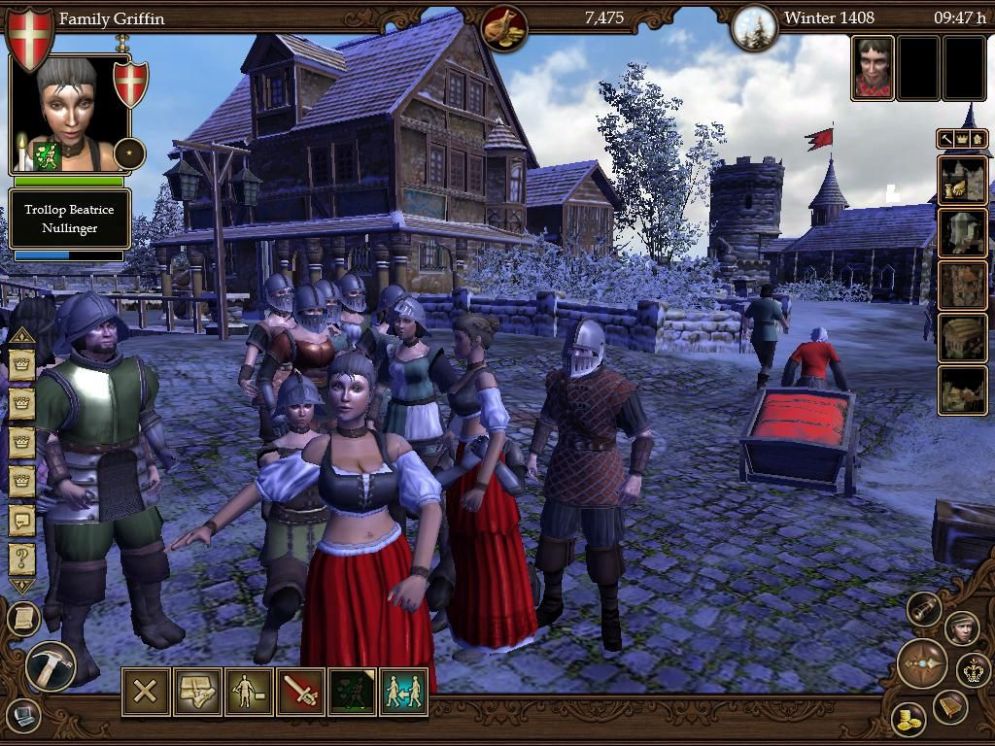995x746 pixels.
Task: Activate the red sword attack action
Action: 301,692
